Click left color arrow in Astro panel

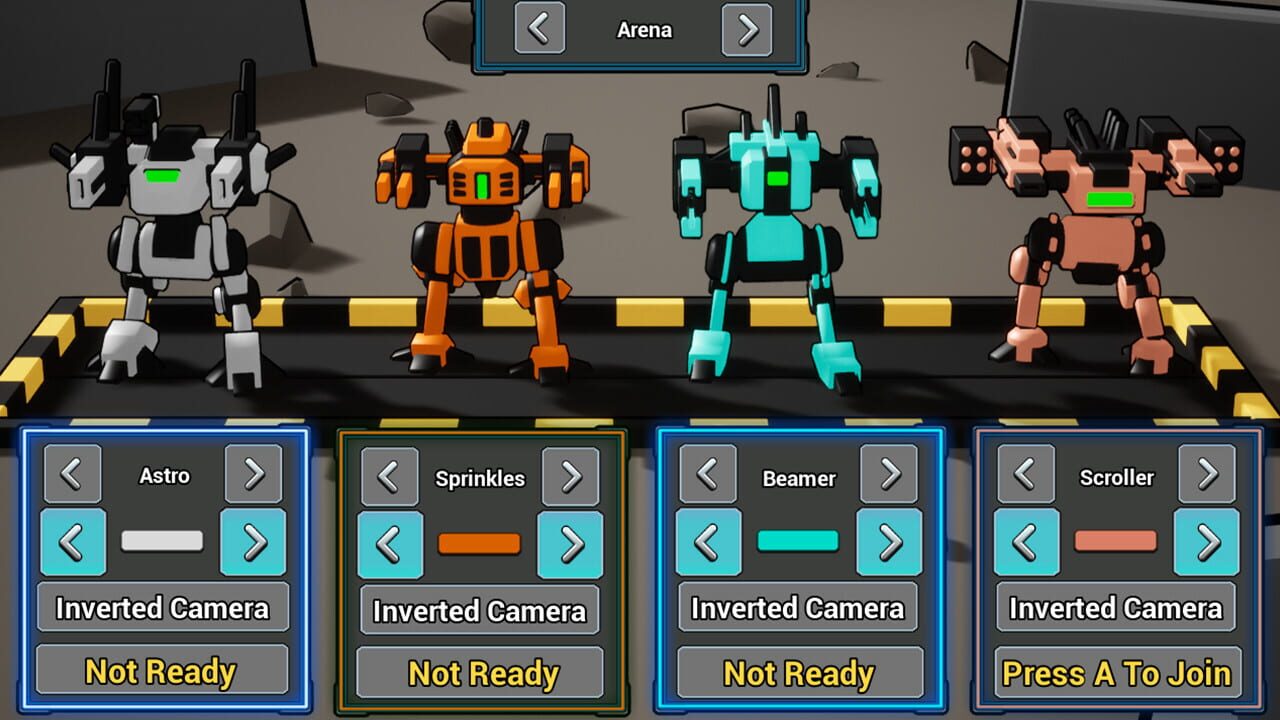73,542
